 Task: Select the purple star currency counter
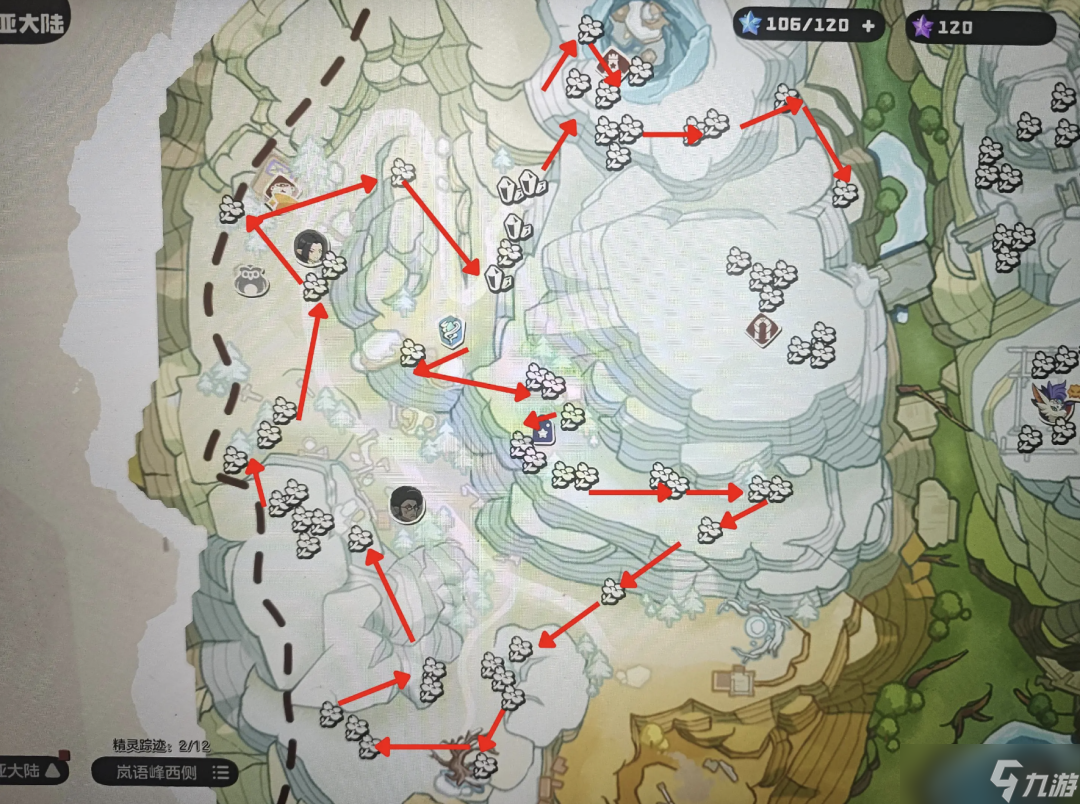[x=978, y=27]
